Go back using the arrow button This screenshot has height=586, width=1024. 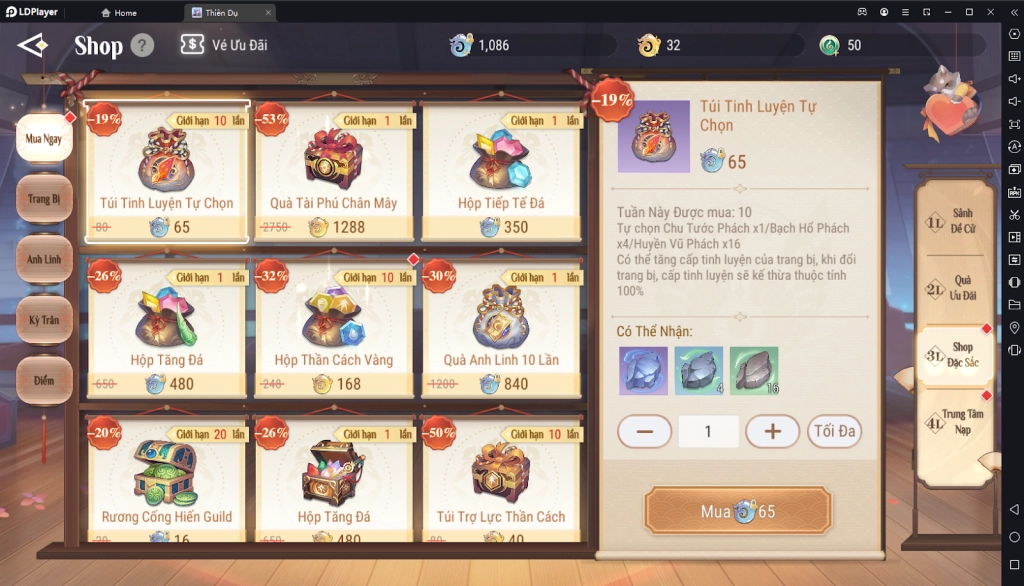tap(32, 46)
